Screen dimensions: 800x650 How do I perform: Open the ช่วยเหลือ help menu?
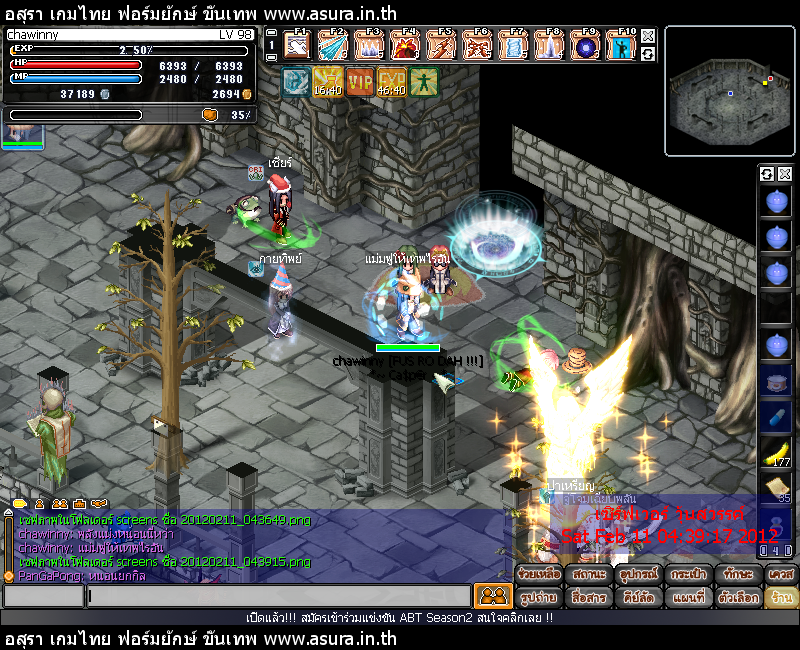(x=538, y=575)
